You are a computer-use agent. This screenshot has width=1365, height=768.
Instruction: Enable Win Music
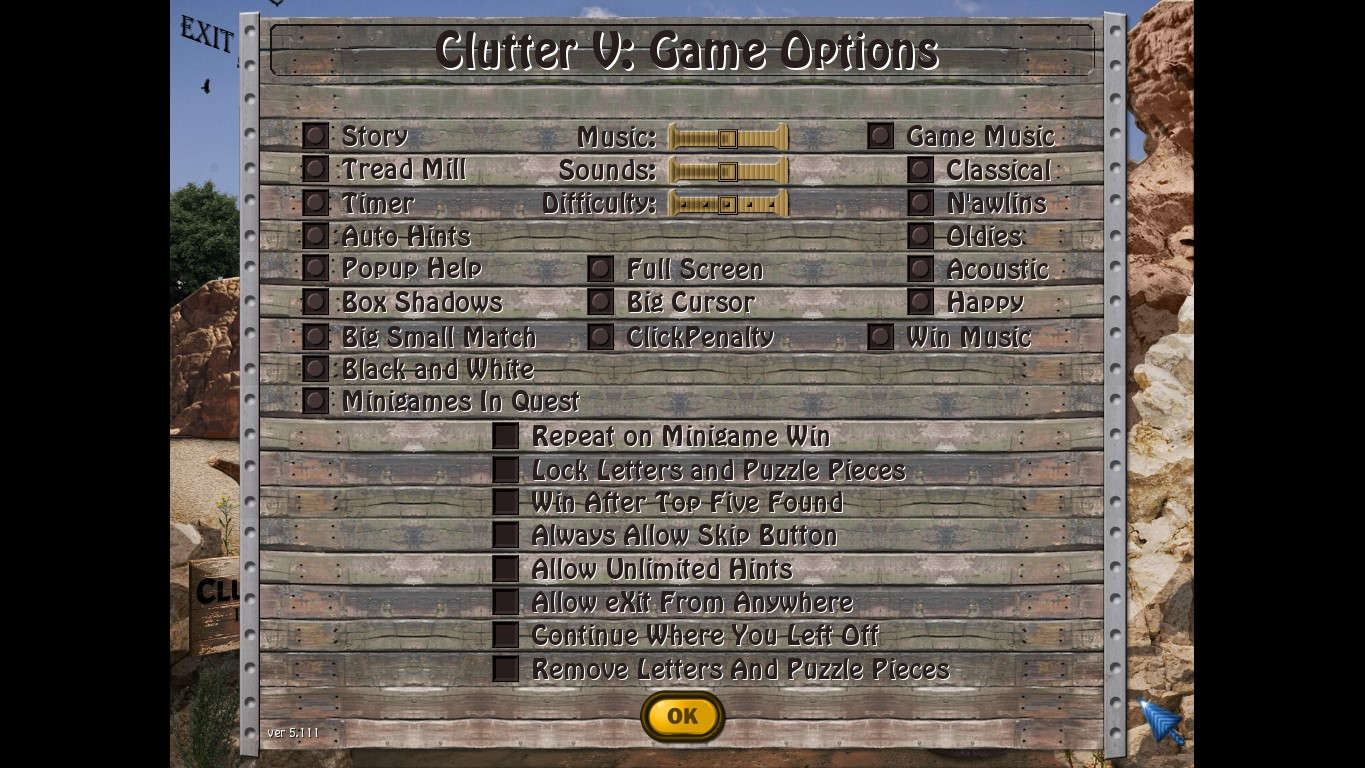point(880,335)
